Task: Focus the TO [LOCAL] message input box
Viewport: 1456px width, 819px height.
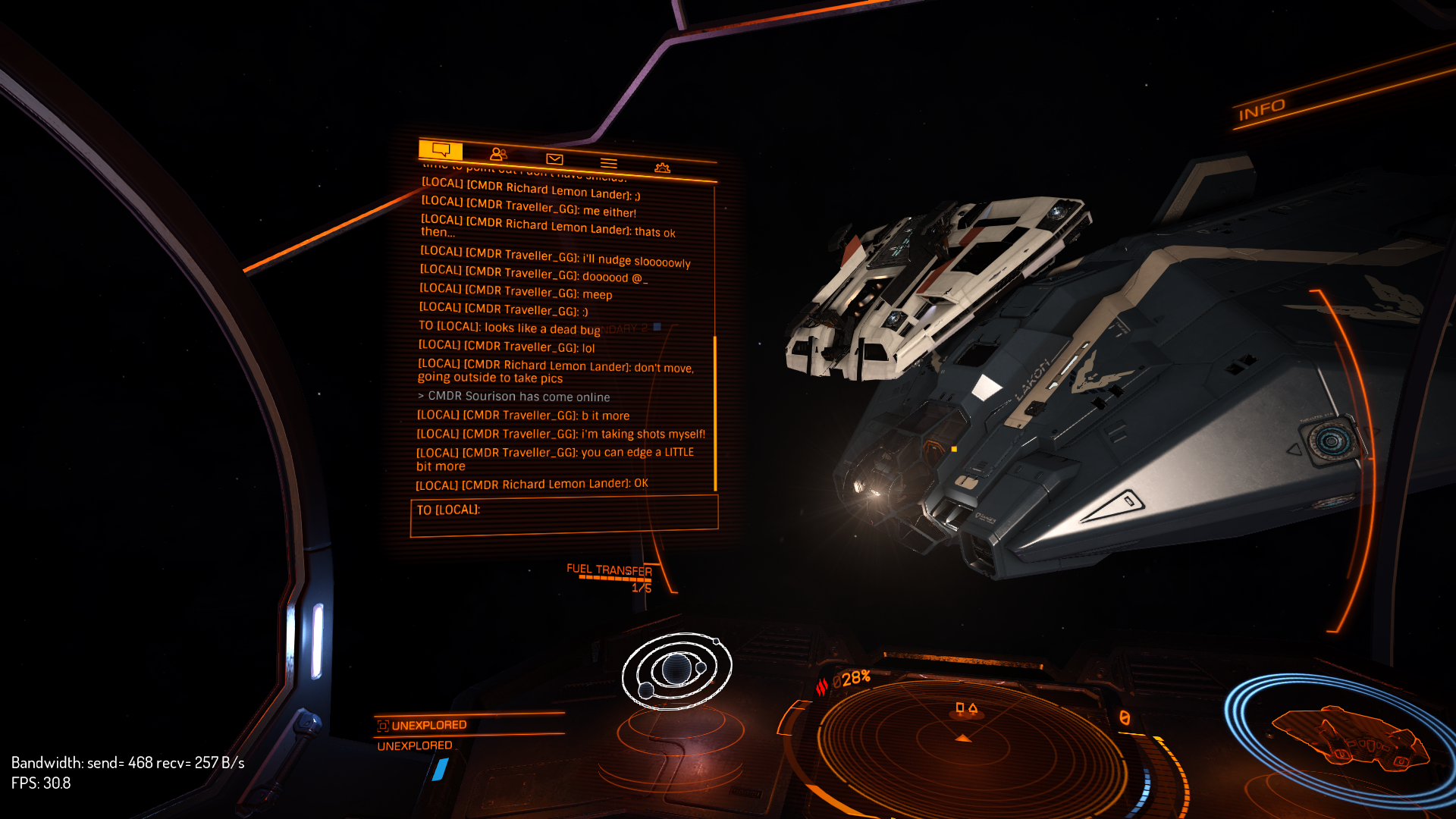Action: [563, 514]
